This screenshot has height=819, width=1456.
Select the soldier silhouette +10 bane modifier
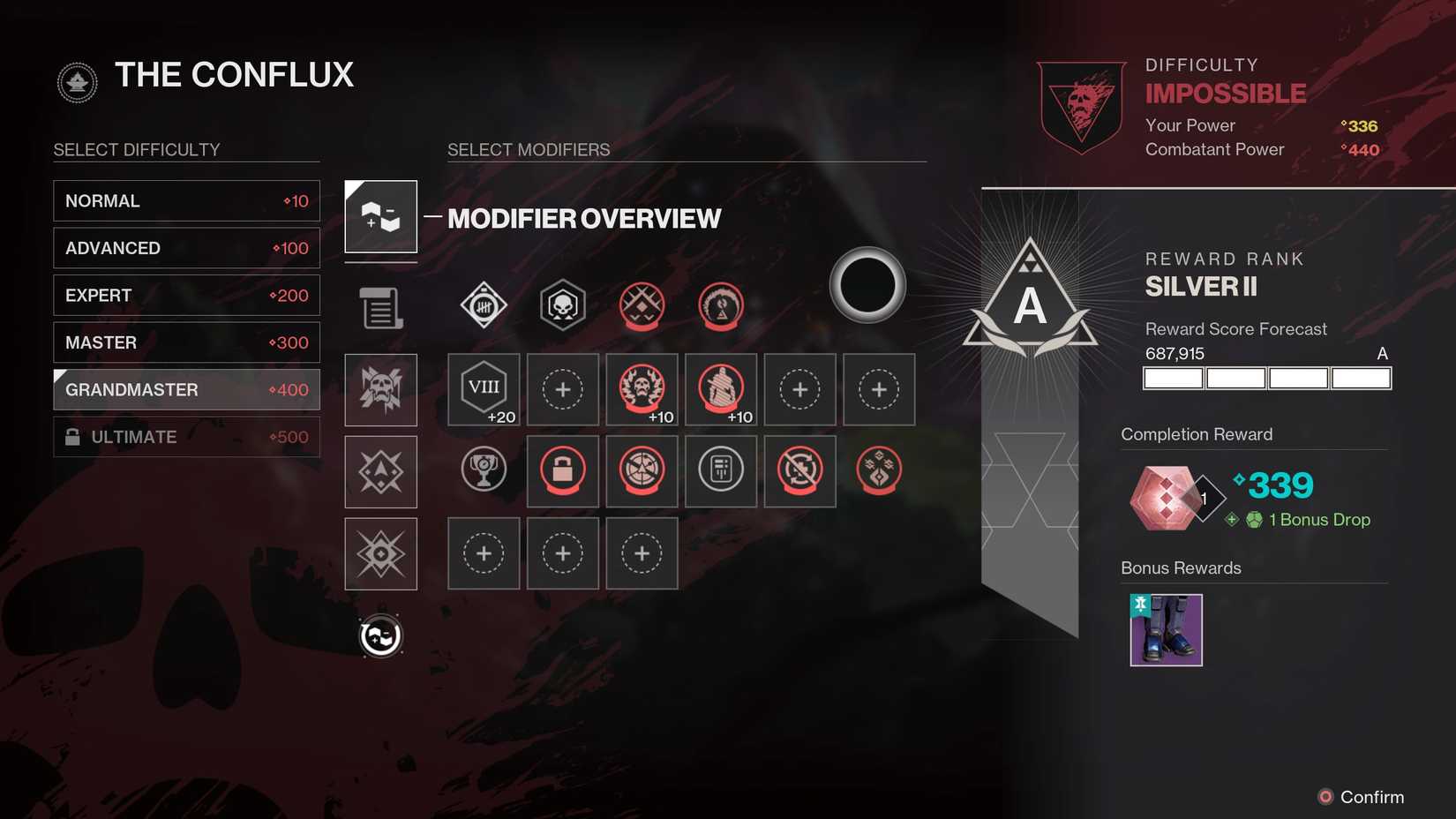click(721, 389)
